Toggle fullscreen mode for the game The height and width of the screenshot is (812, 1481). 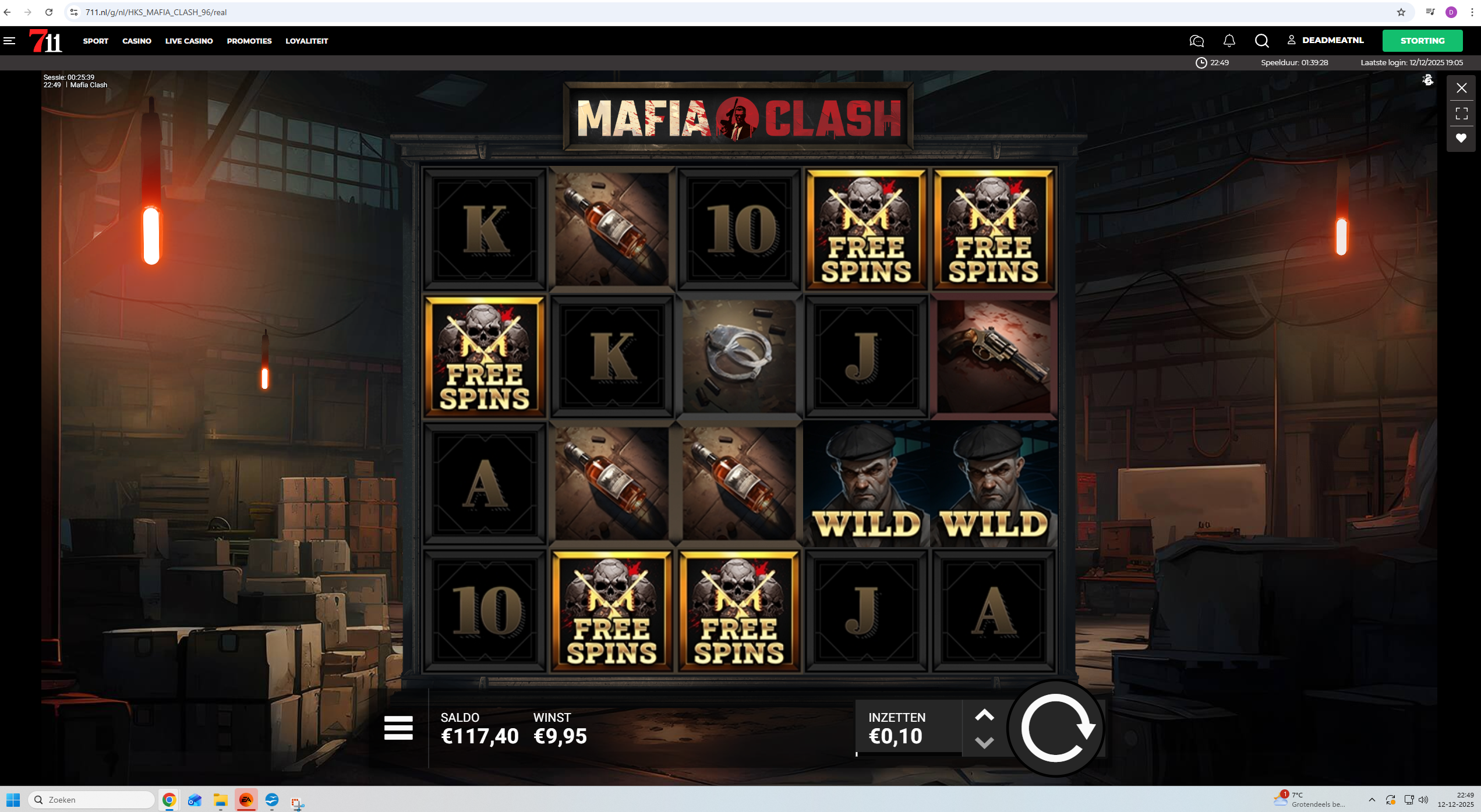click(1461, 114)
